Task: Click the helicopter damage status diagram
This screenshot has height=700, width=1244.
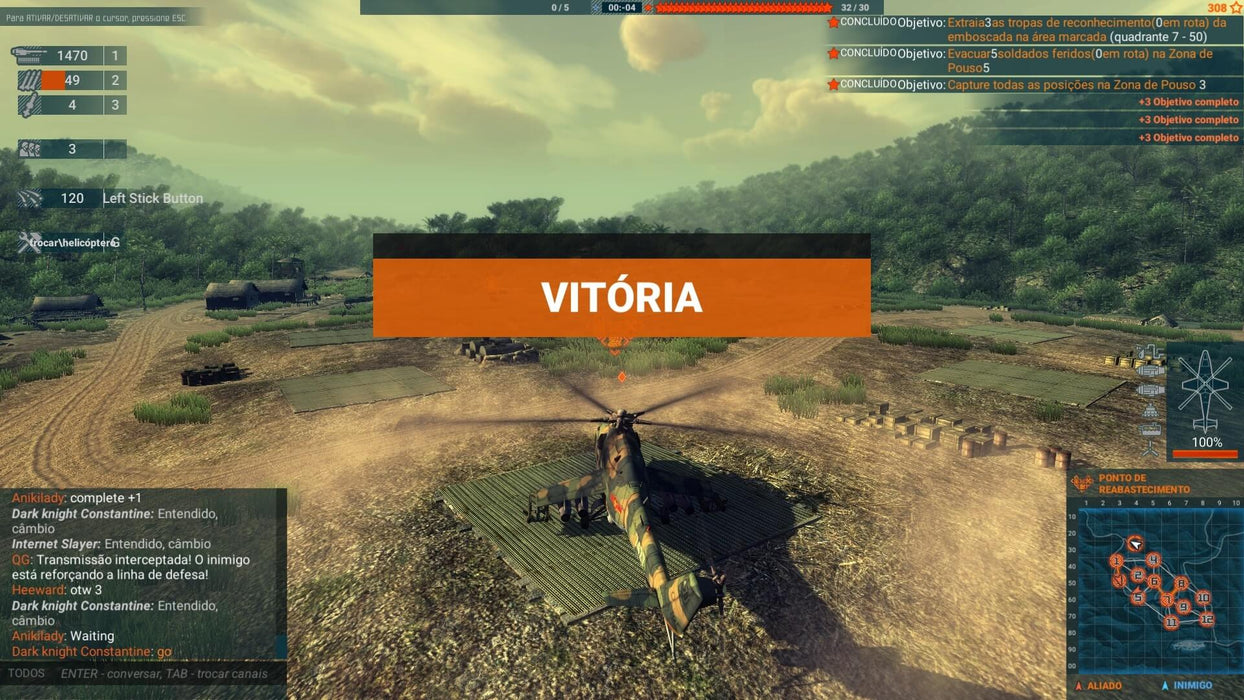Action: pos(1205,390)
